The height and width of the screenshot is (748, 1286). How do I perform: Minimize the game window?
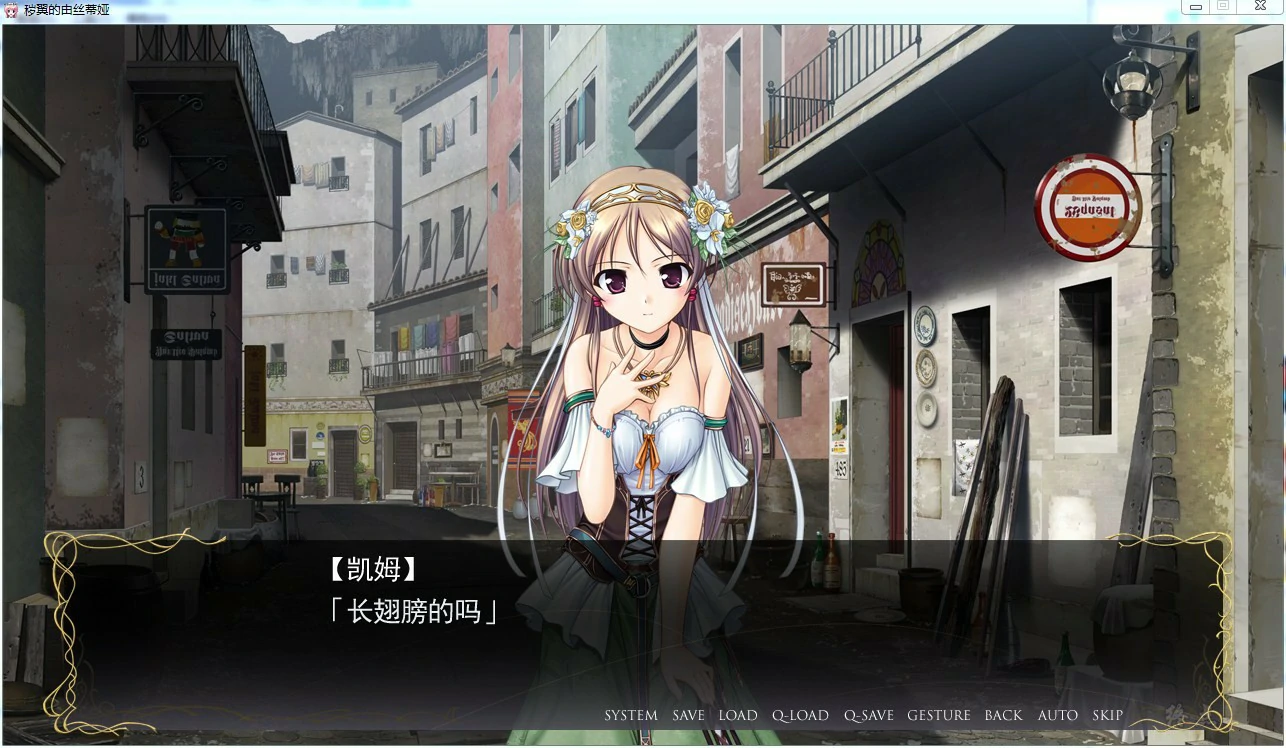tap(1196, 7)
